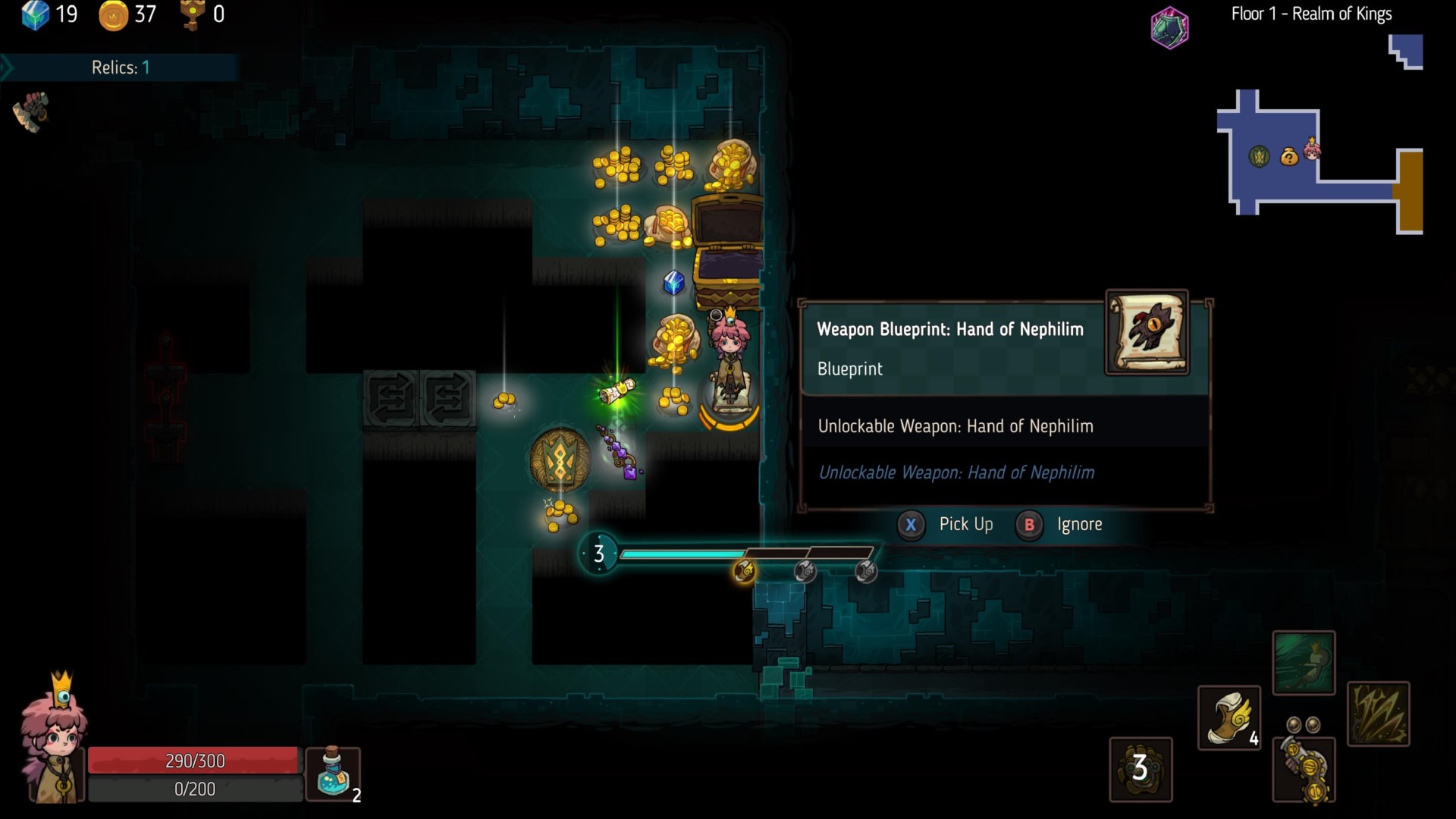The height and width of the screenshot is (819, 1456).
Task: Use the golden spikes burst ability
Action: pos(1378,714)
